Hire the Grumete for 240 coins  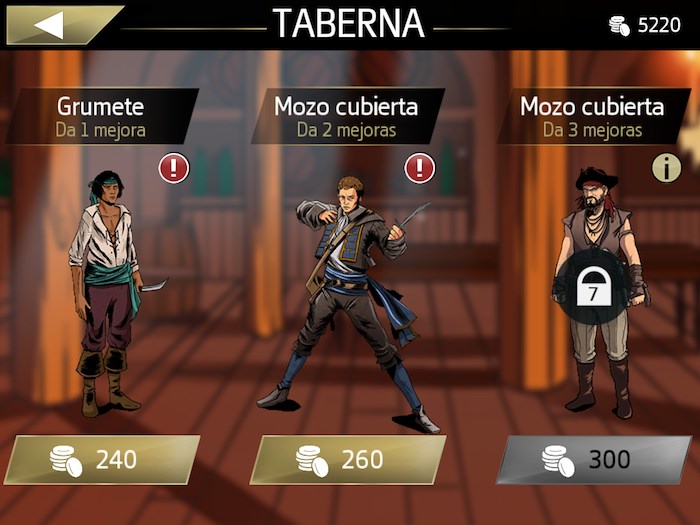click(102, 460)
